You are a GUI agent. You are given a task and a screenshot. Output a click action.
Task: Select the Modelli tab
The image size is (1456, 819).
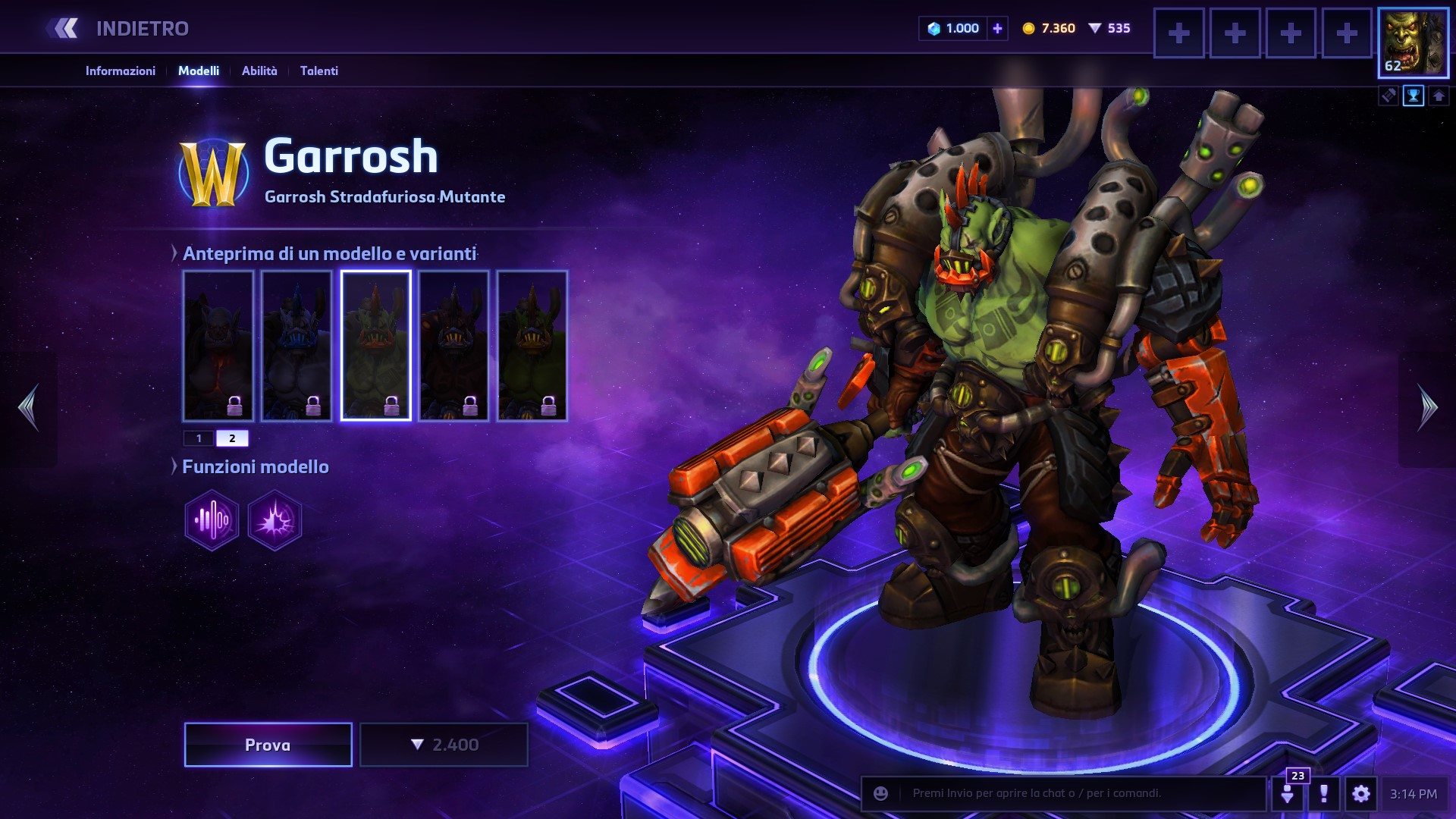pos(199,71)
